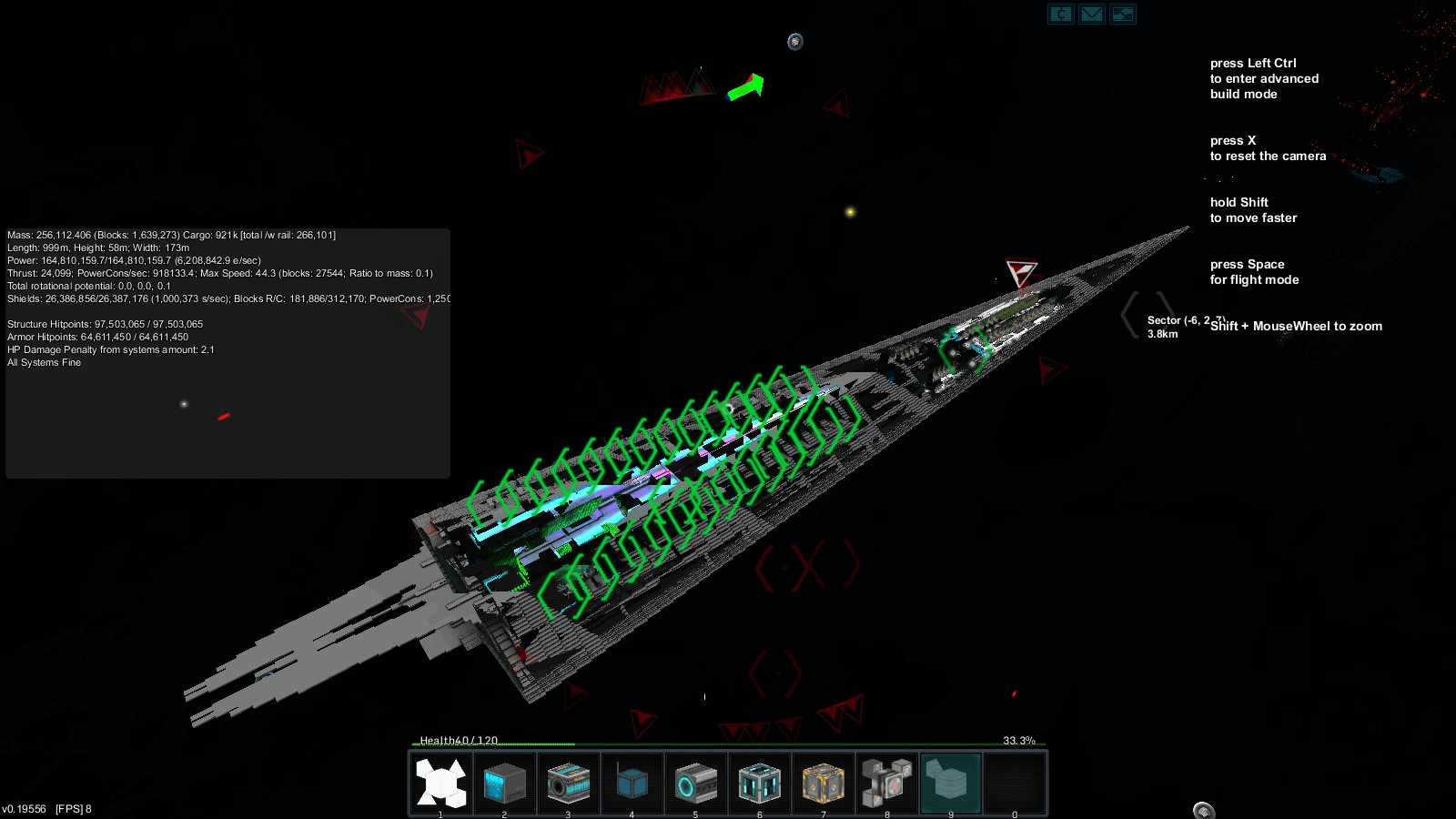Pick the cyan ring block in slot 5
1456x819 pixels.
pos(696,783)
